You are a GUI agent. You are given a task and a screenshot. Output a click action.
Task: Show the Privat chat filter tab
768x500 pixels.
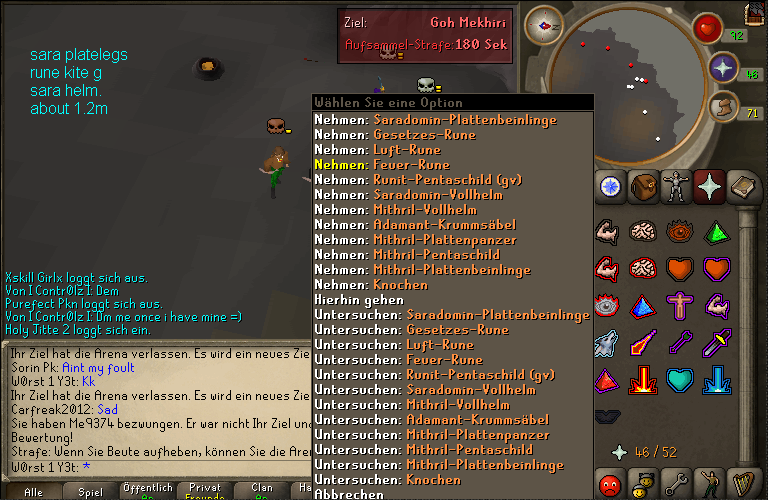pyautogui.click(x=205, y=488)
